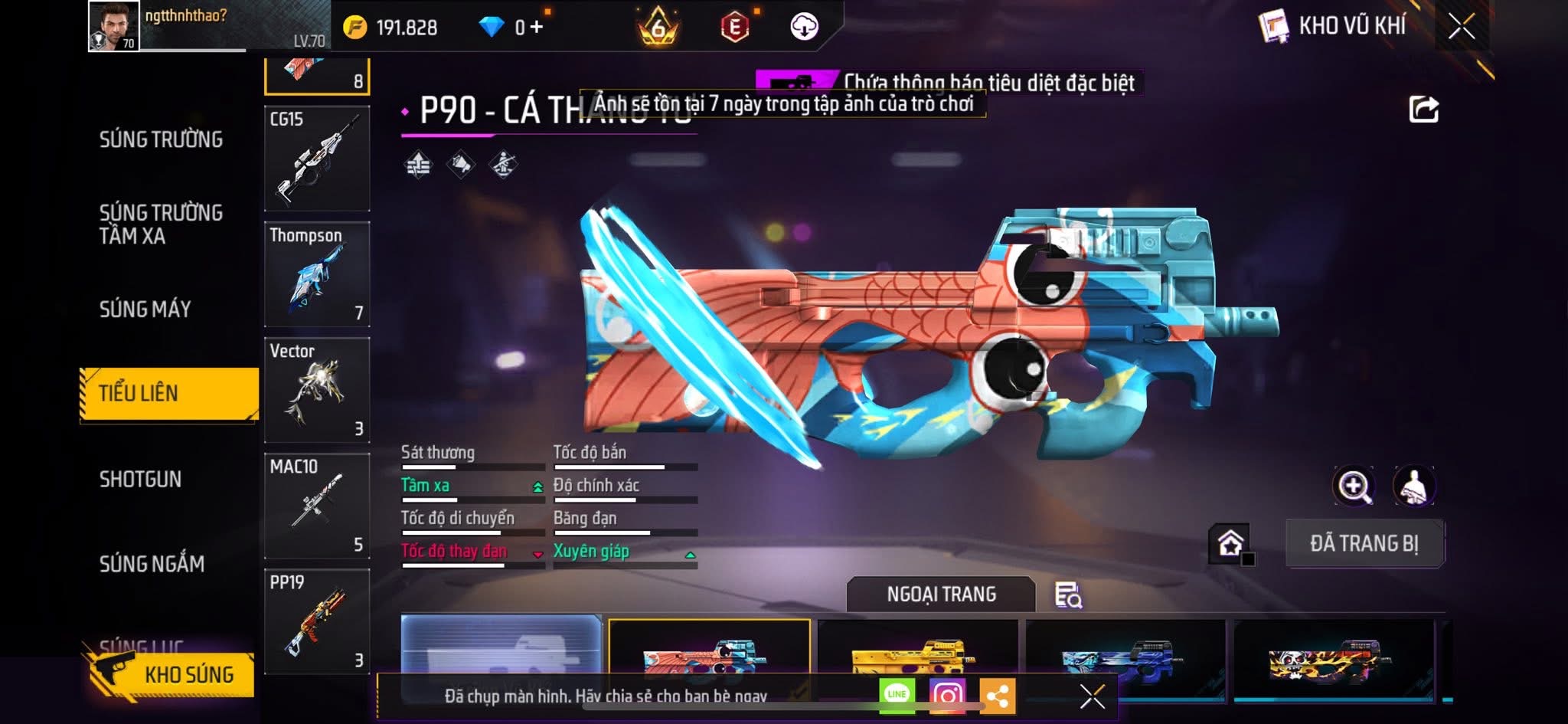Open the KHO SÚNG button
Viewport: 1568px width, 724px height.
tap(175, 674)
